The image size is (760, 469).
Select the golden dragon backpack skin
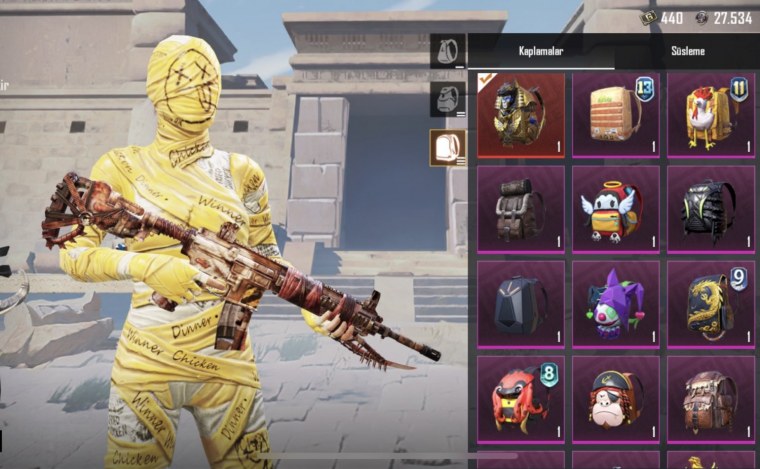[709, 303]
